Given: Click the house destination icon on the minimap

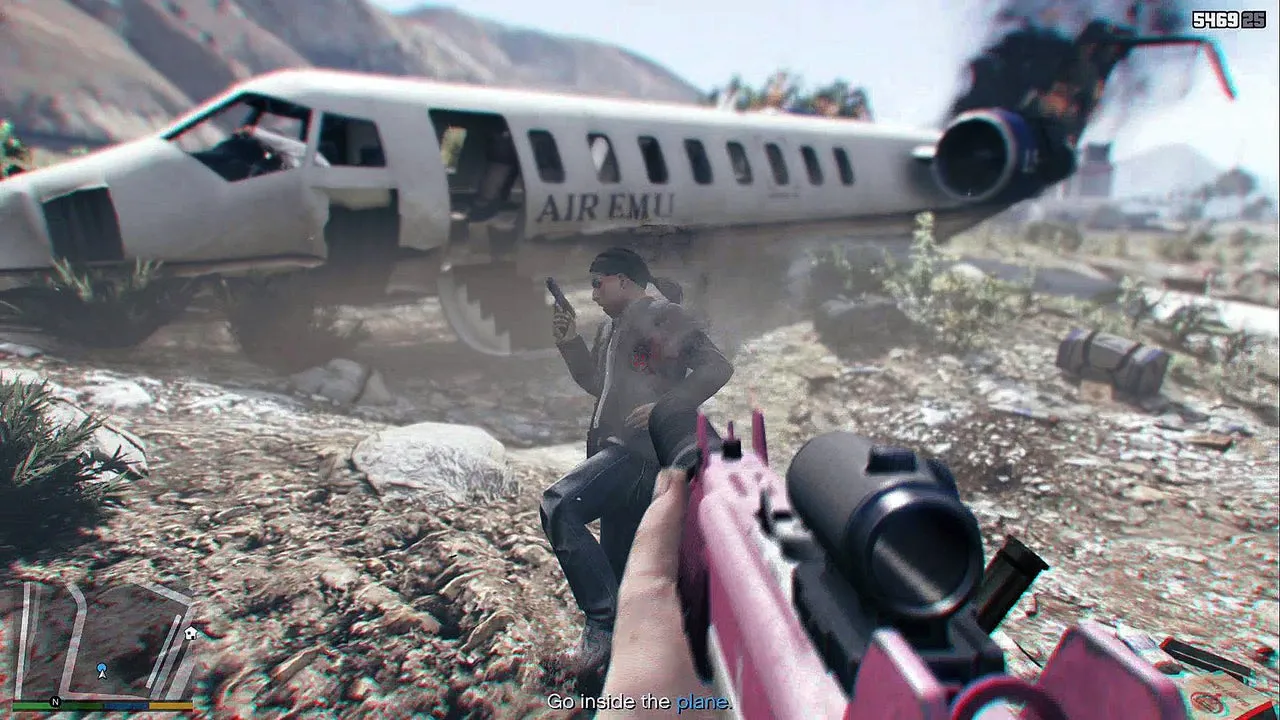Looking at the screenshot, I should (x=191, y=632).
